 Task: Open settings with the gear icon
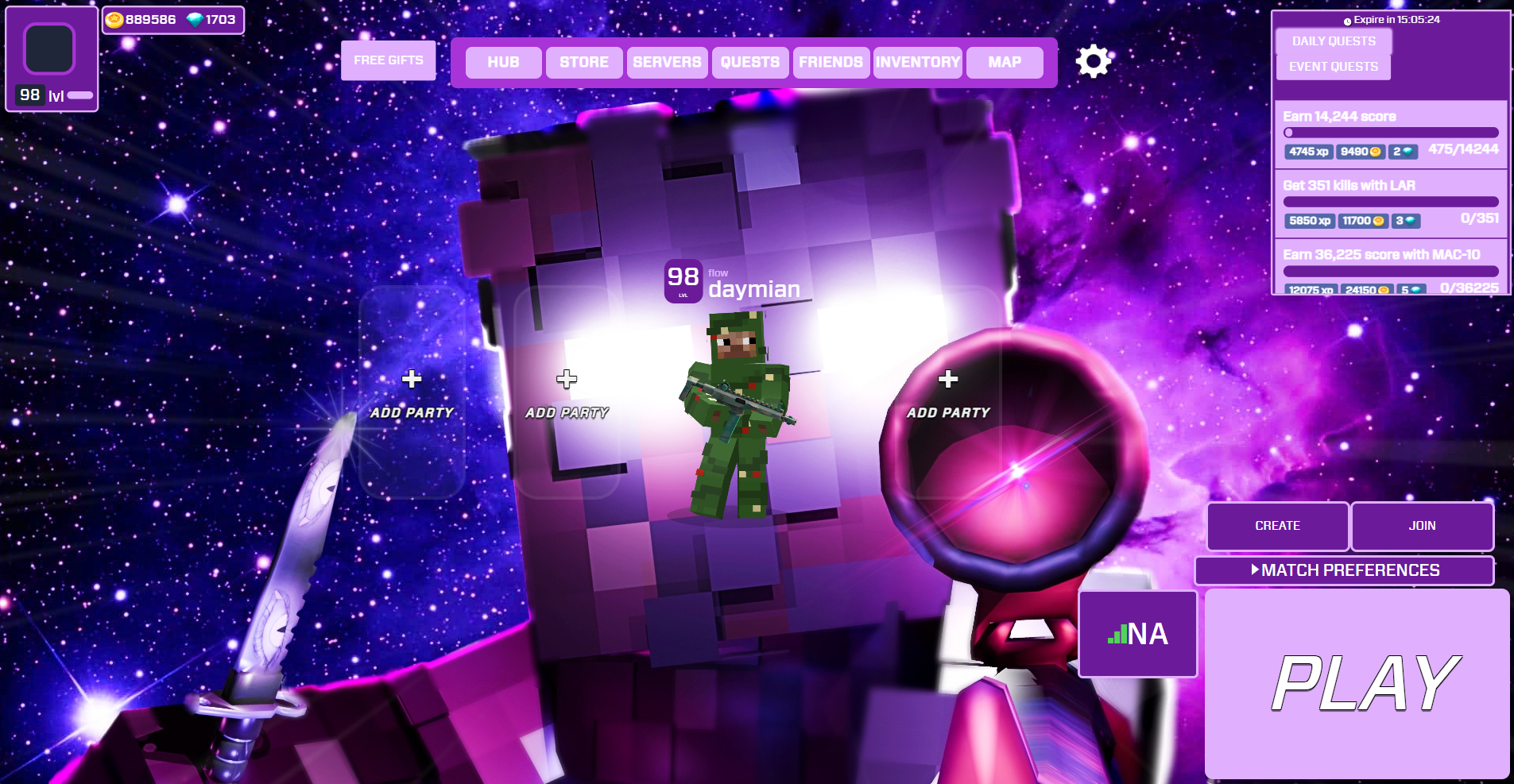pyautogui.click(x=1094, y=61)
